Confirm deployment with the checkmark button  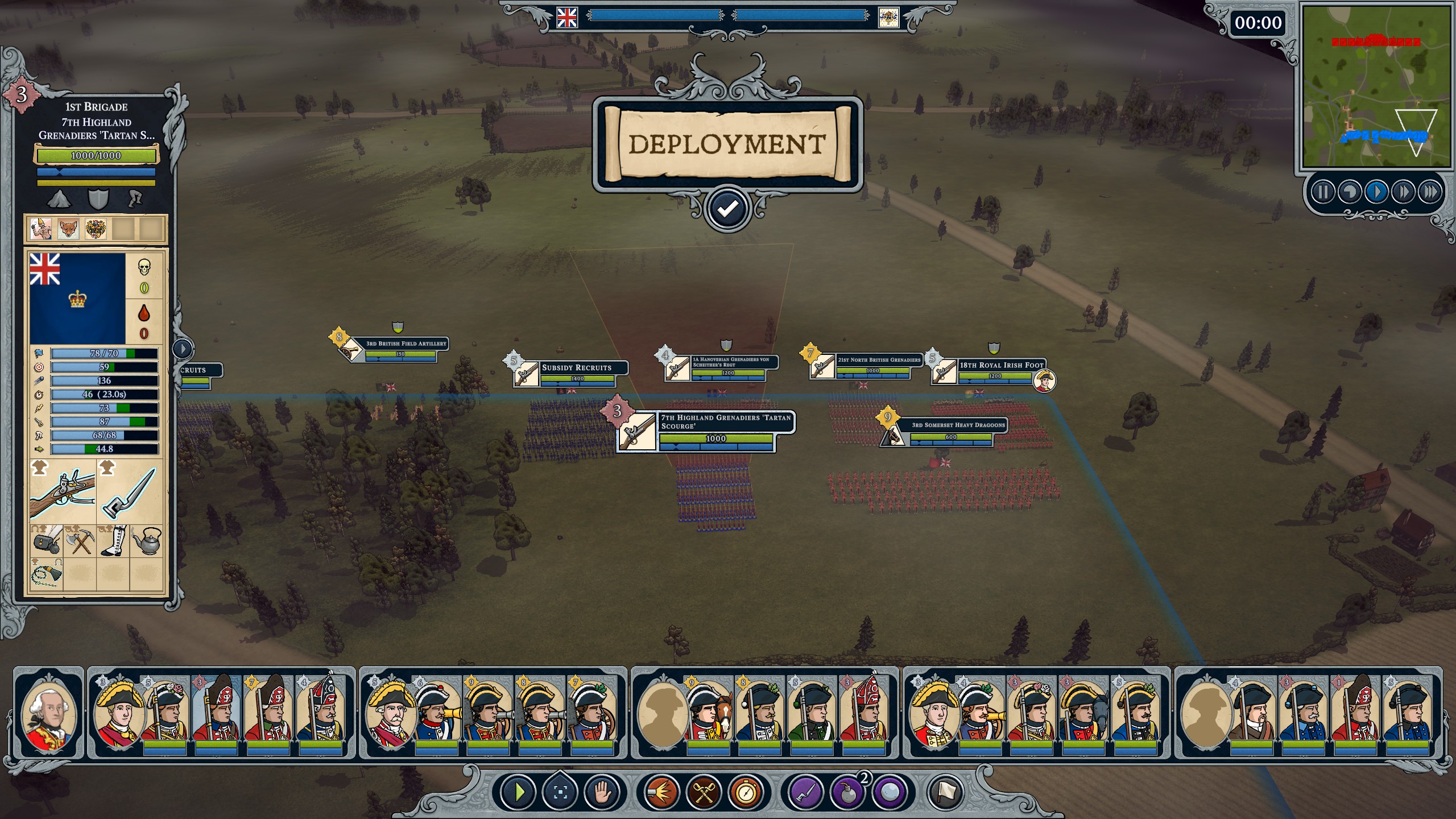[727, 209]
